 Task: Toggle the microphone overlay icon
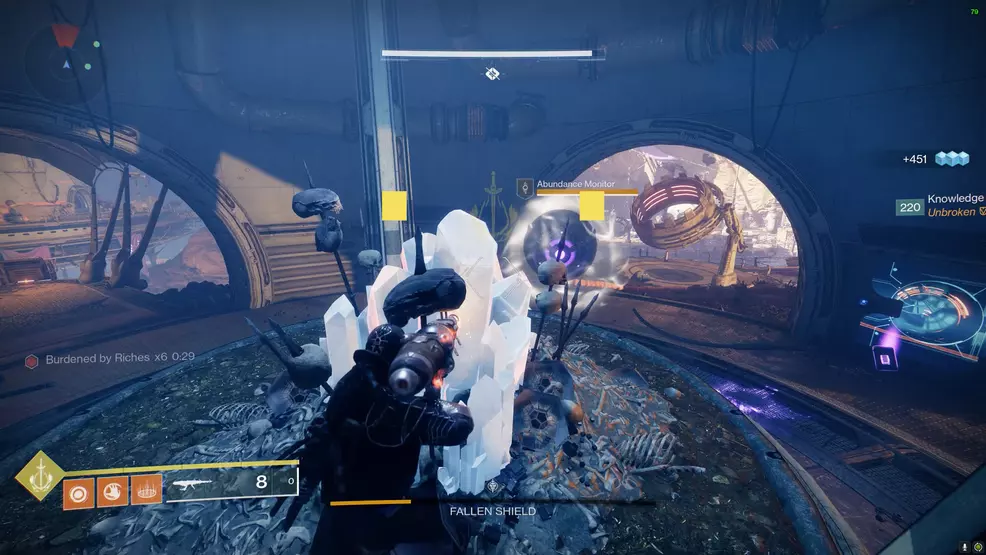963,547
